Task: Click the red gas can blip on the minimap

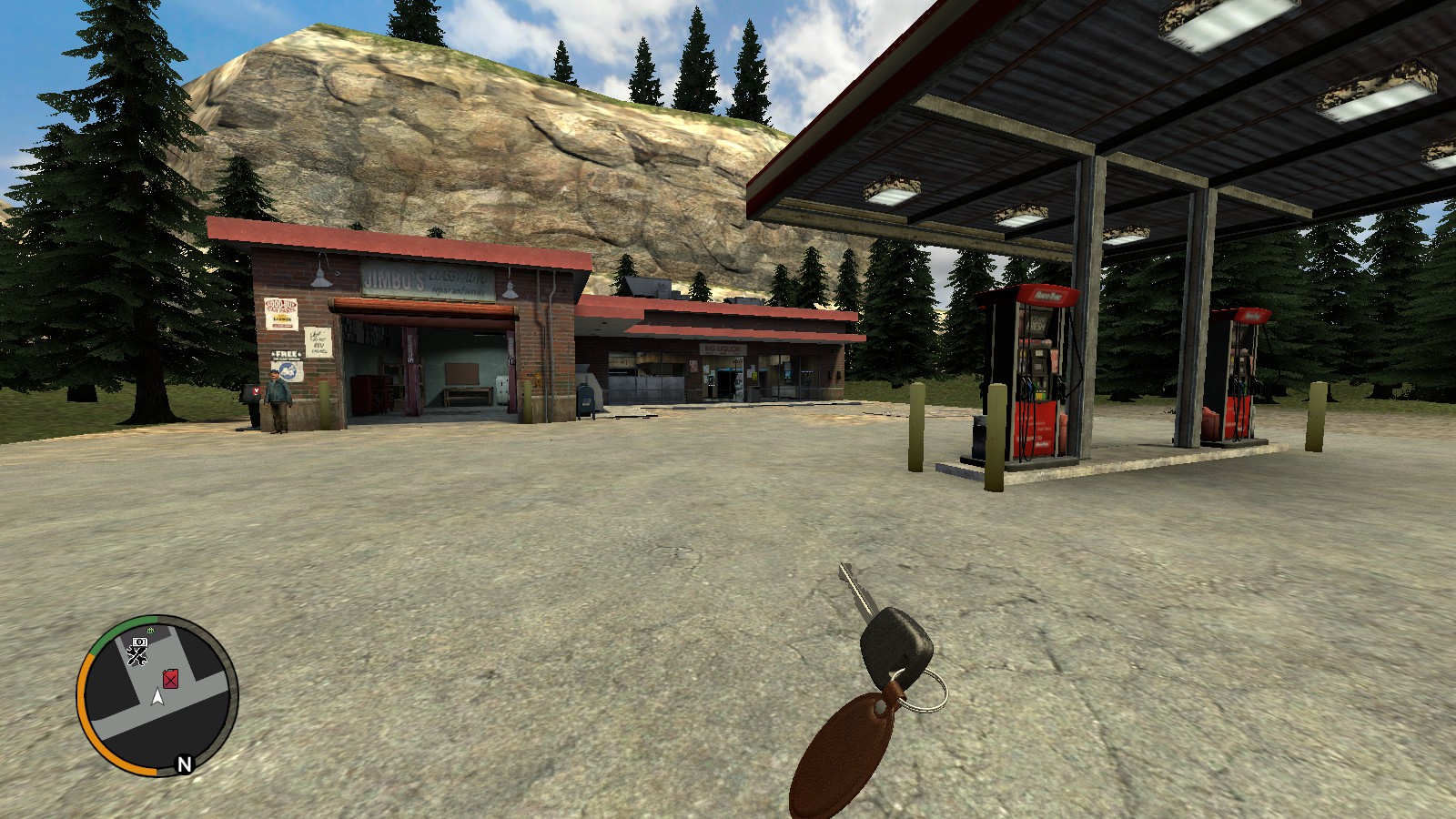Action: click(x=170, y=680)
